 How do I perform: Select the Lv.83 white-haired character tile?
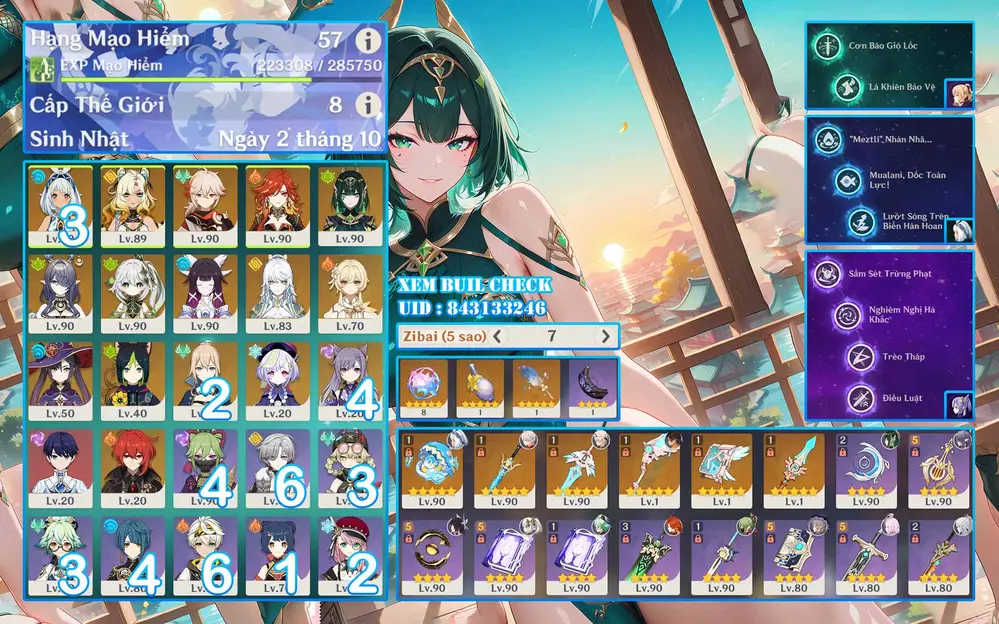point(277,294)
